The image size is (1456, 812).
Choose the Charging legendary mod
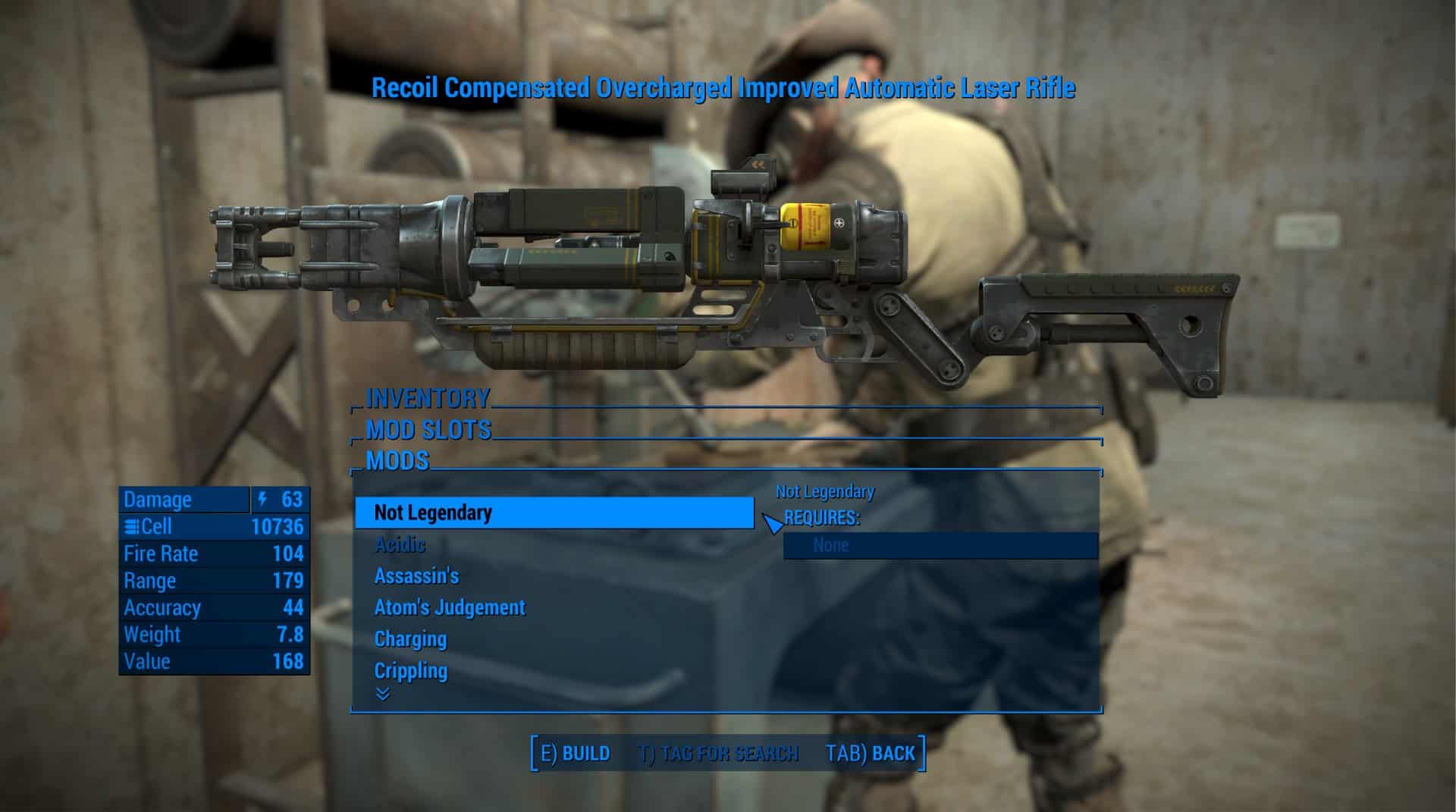410,639
